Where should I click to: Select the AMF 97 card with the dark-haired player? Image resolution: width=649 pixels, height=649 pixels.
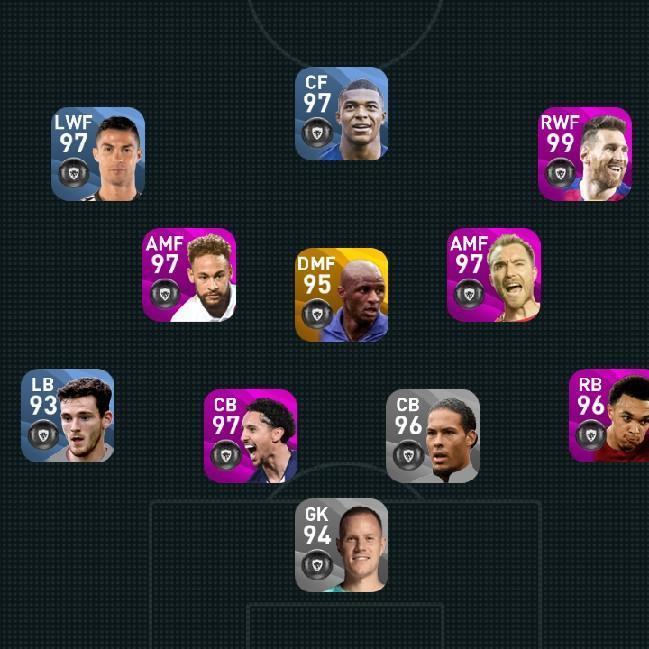(x=189, y=275)
